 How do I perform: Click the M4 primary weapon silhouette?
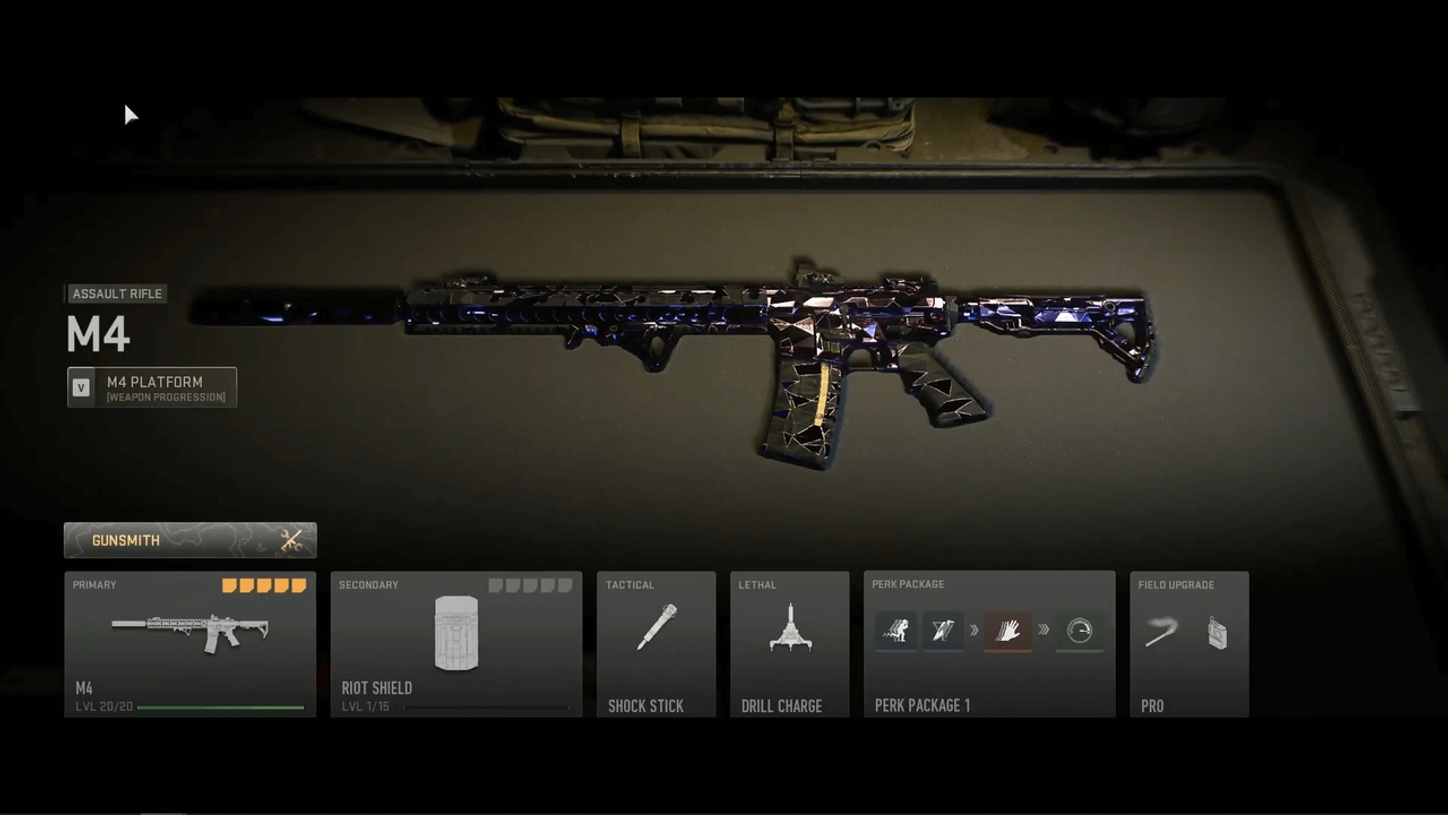[188, 630]
